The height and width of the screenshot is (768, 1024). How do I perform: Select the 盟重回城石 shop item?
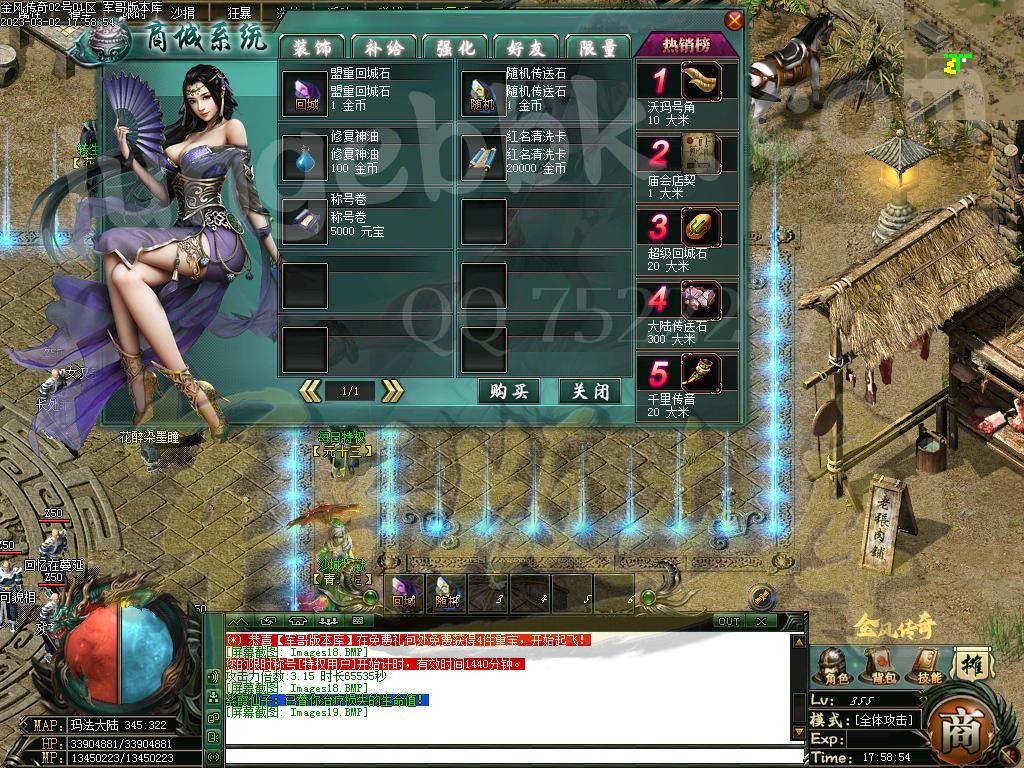304,93
